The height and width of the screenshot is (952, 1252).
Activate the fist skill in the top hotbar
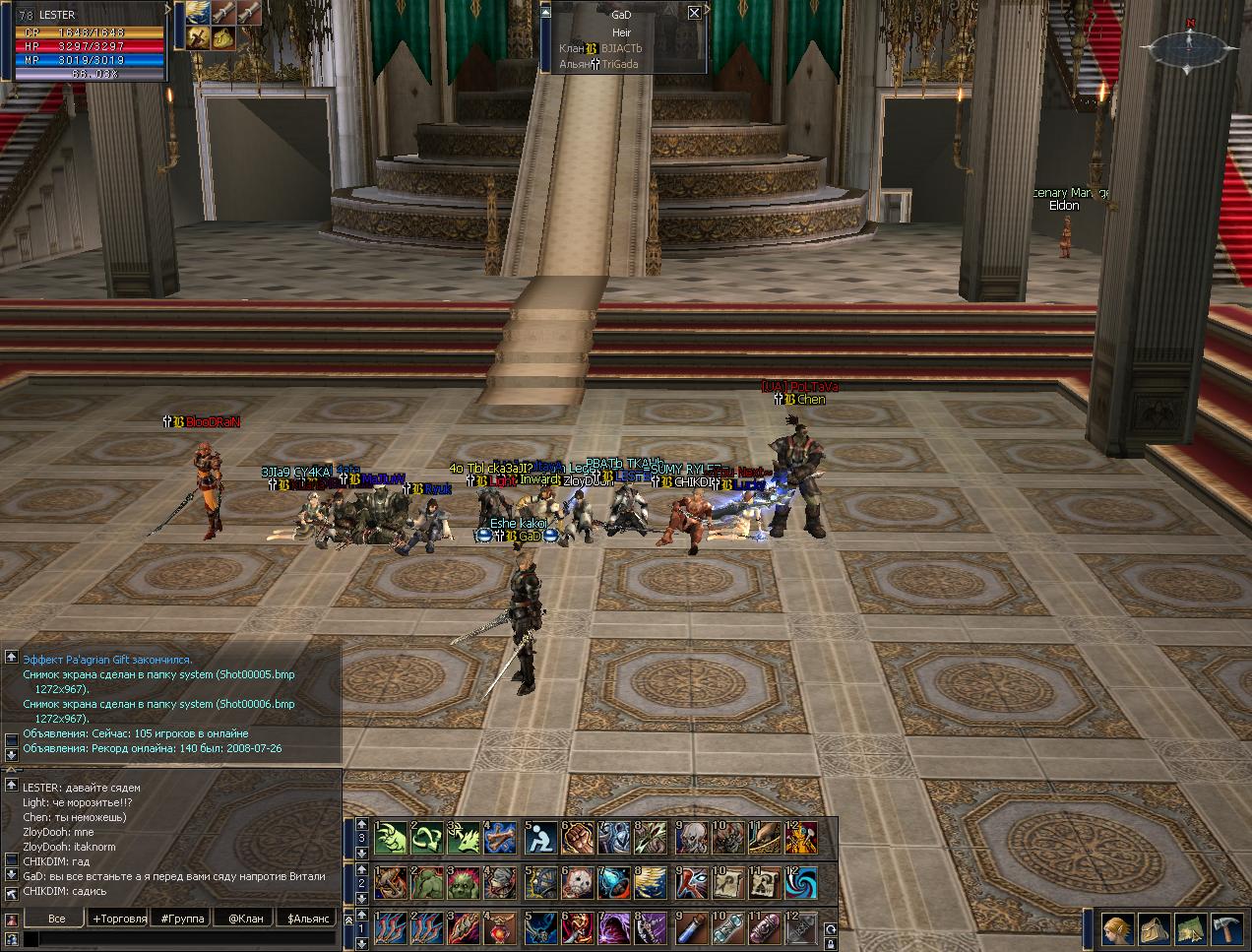coord(578,839)
